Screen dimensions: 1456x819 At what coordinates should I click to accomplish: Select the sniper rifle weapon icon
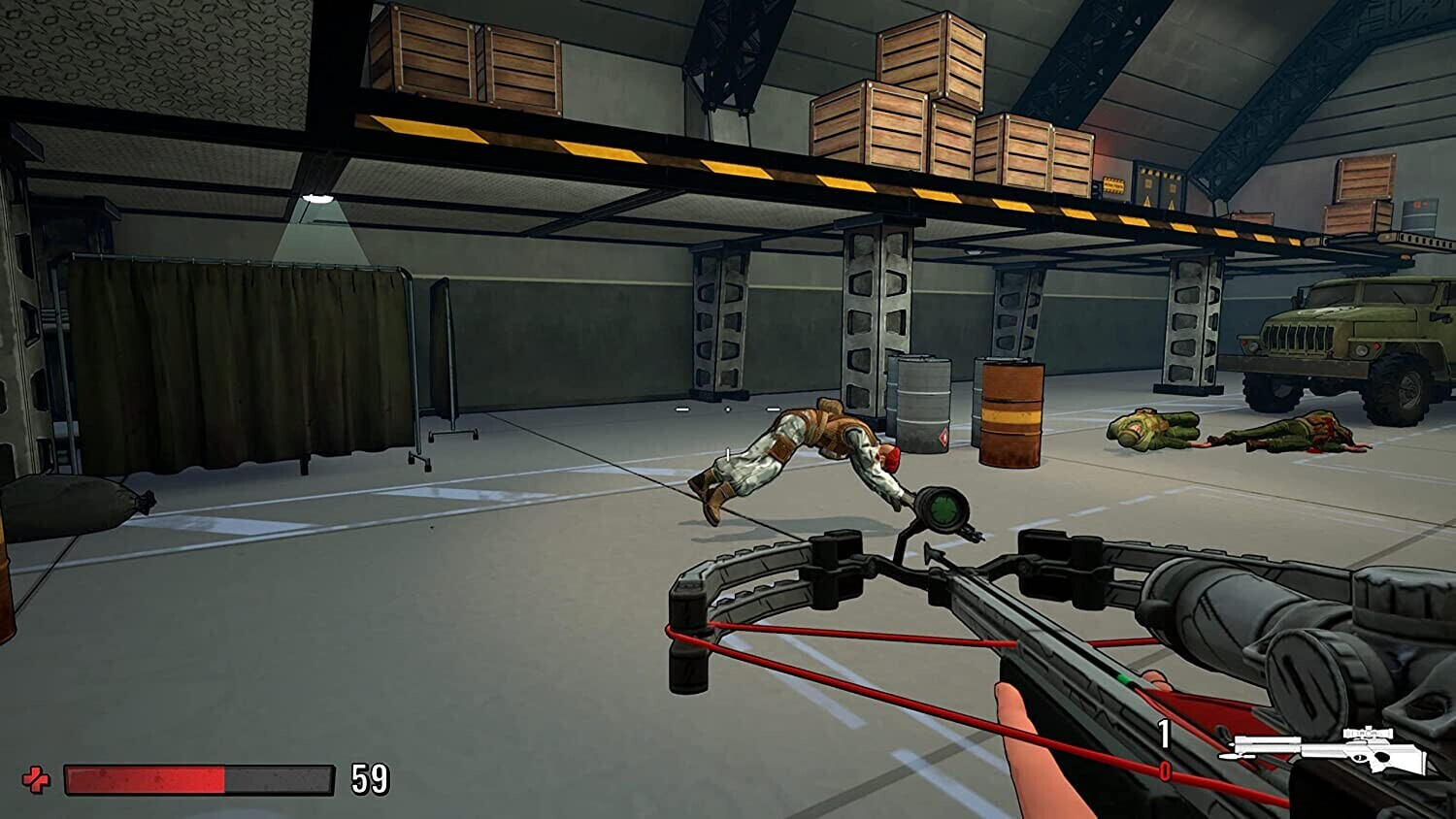click(x=1328, y=750)
